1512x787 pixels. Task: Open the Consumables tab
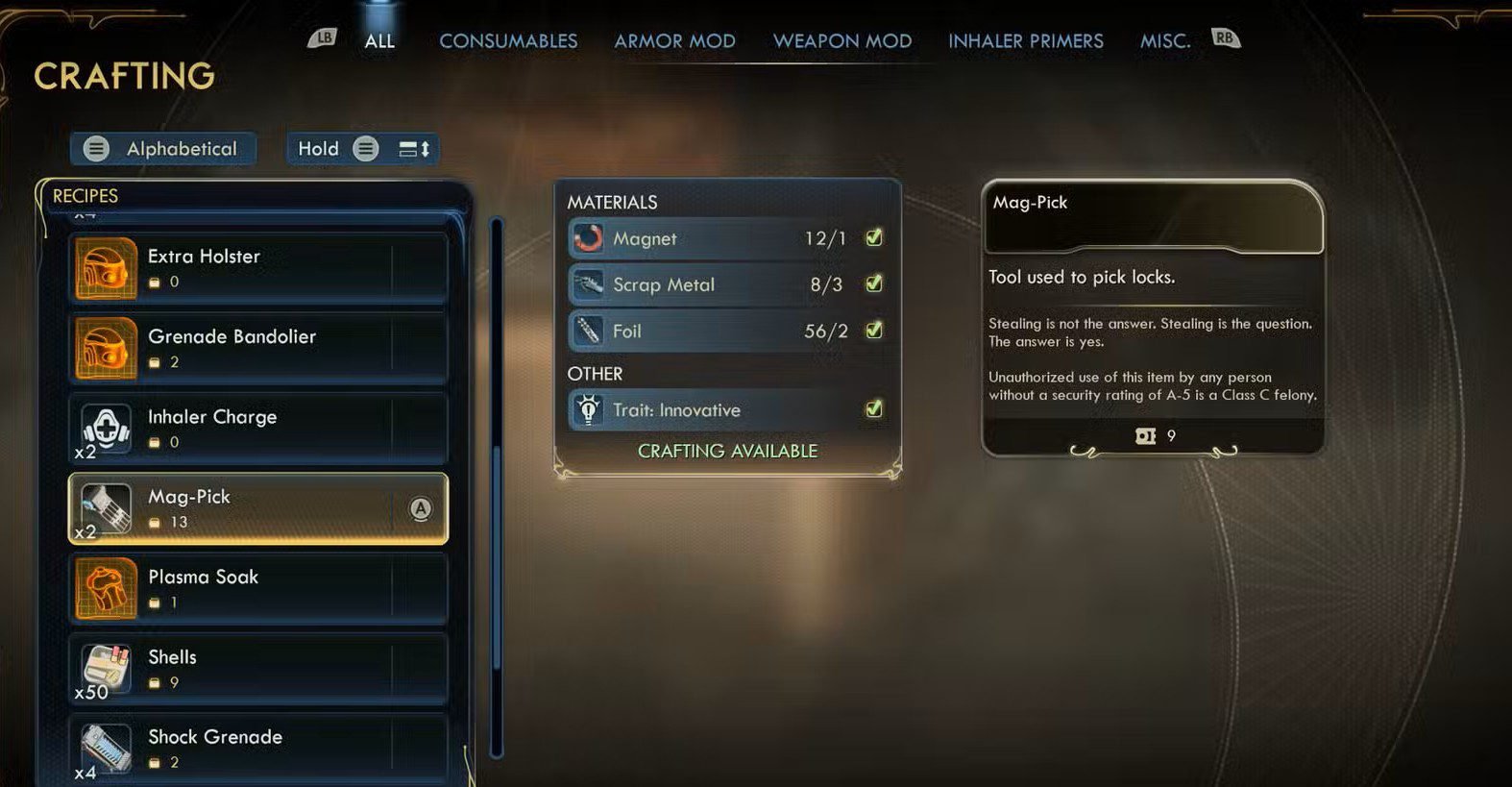(508, 41)
